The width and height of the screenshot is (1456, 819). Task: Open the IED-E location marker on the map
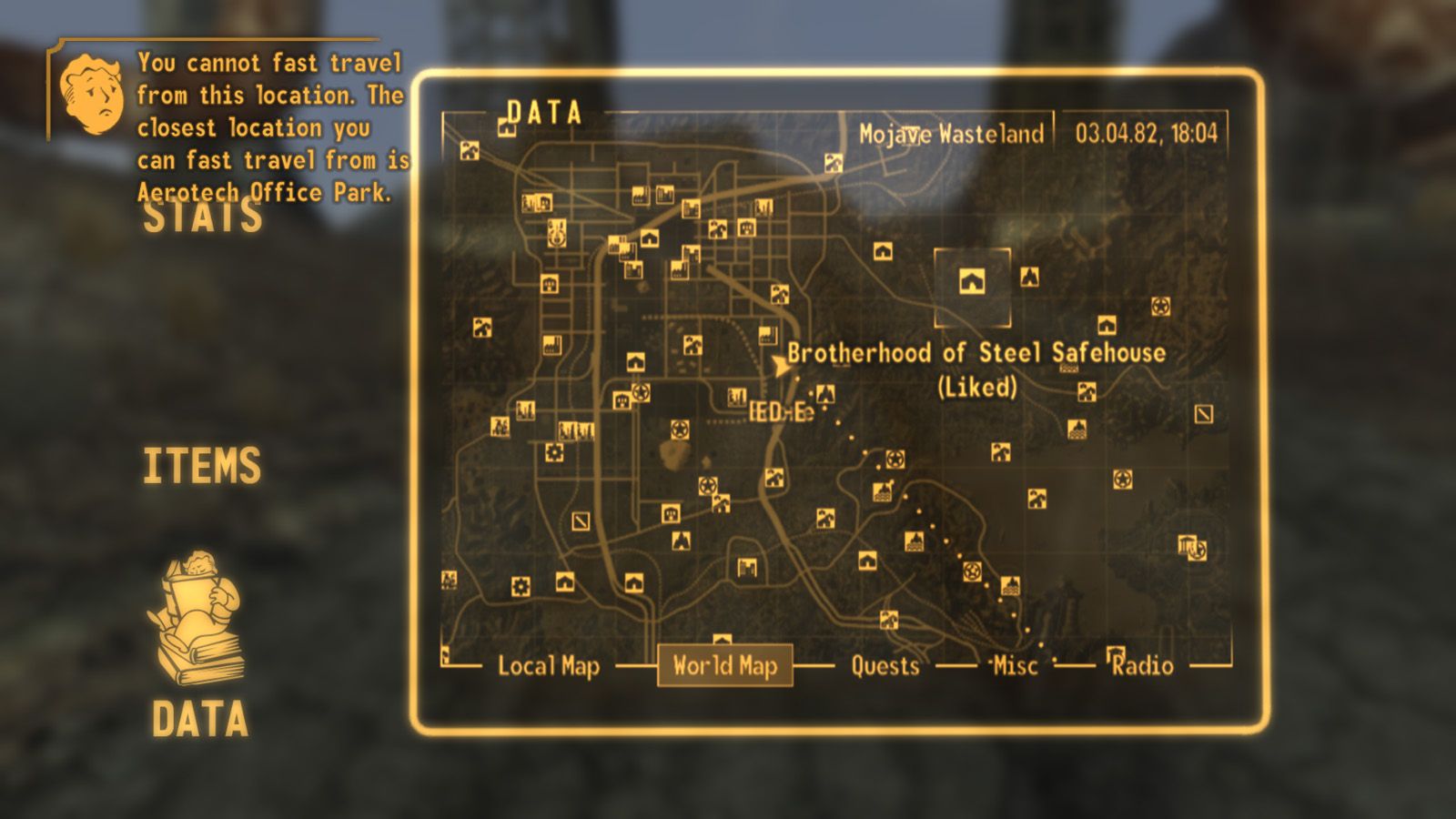click(x=781, y=409)
